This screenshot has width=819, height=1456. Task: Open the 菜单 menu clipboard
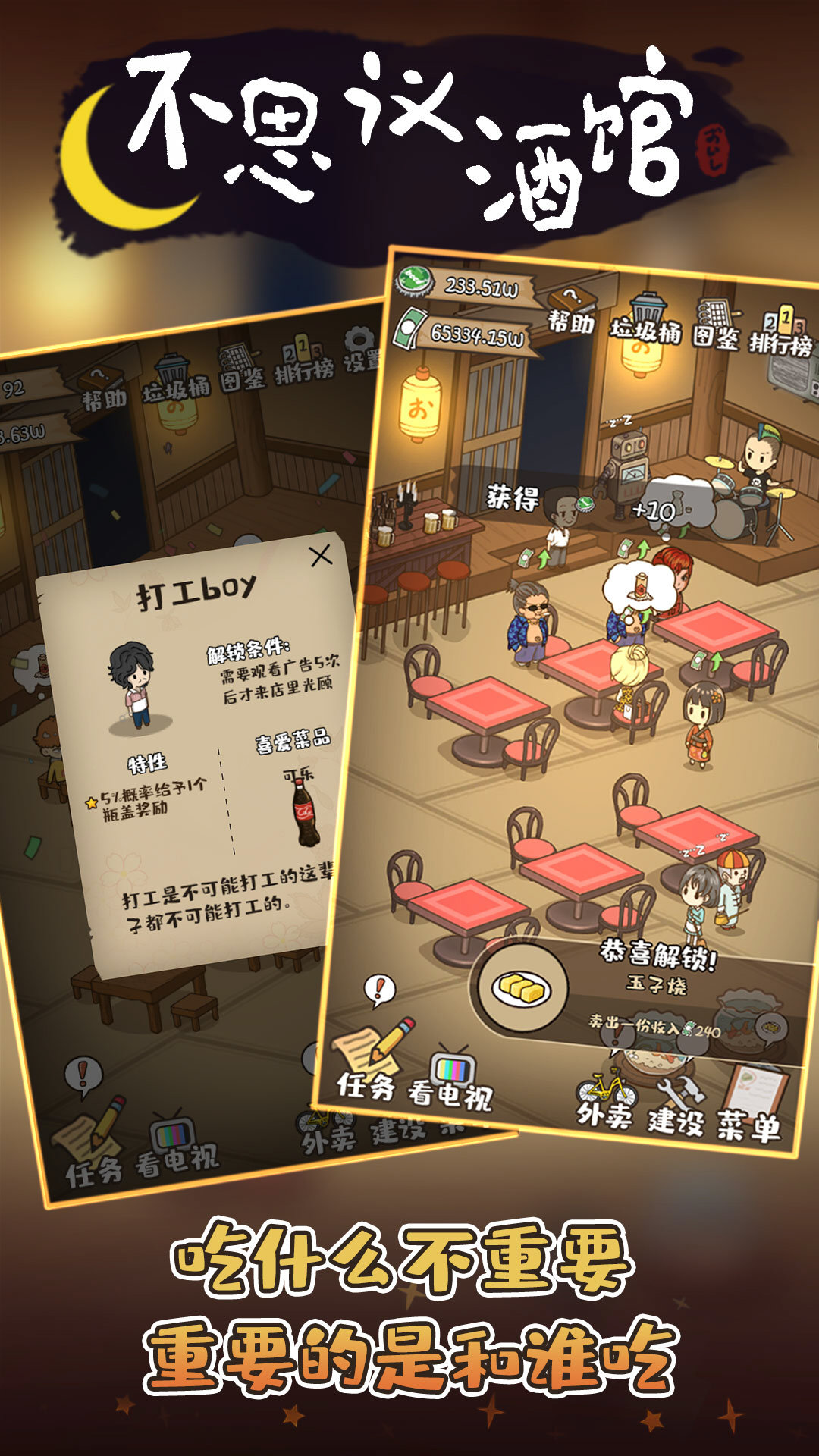pos(751,1103)
